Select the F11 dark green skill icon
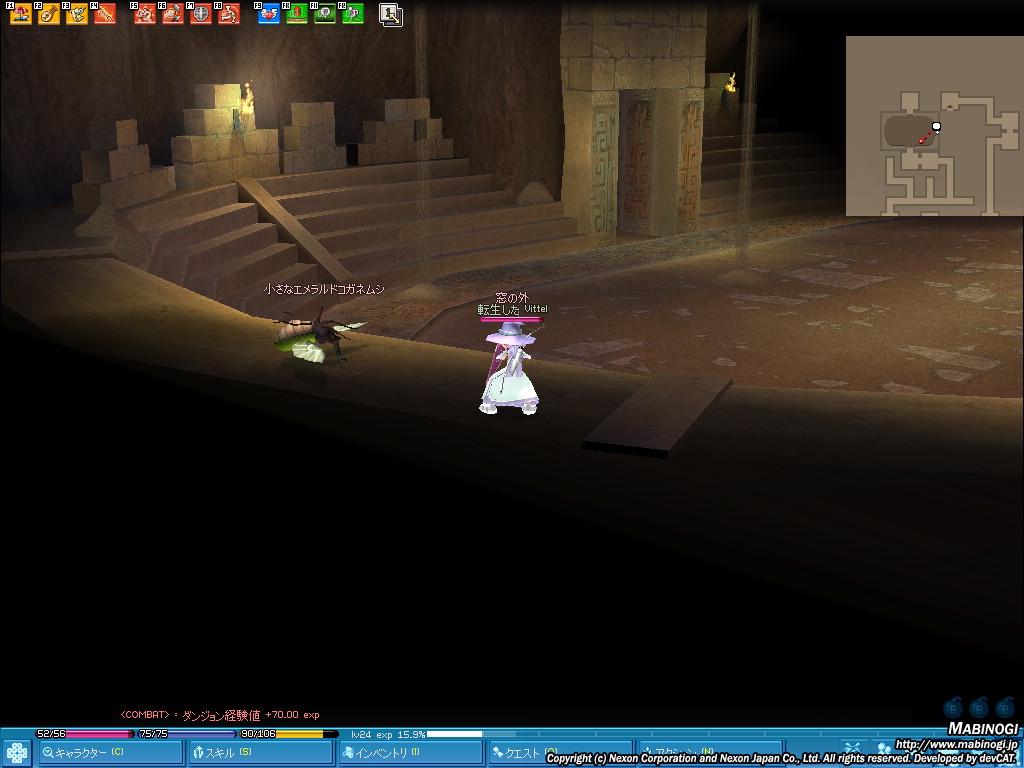 pos(325,14)
